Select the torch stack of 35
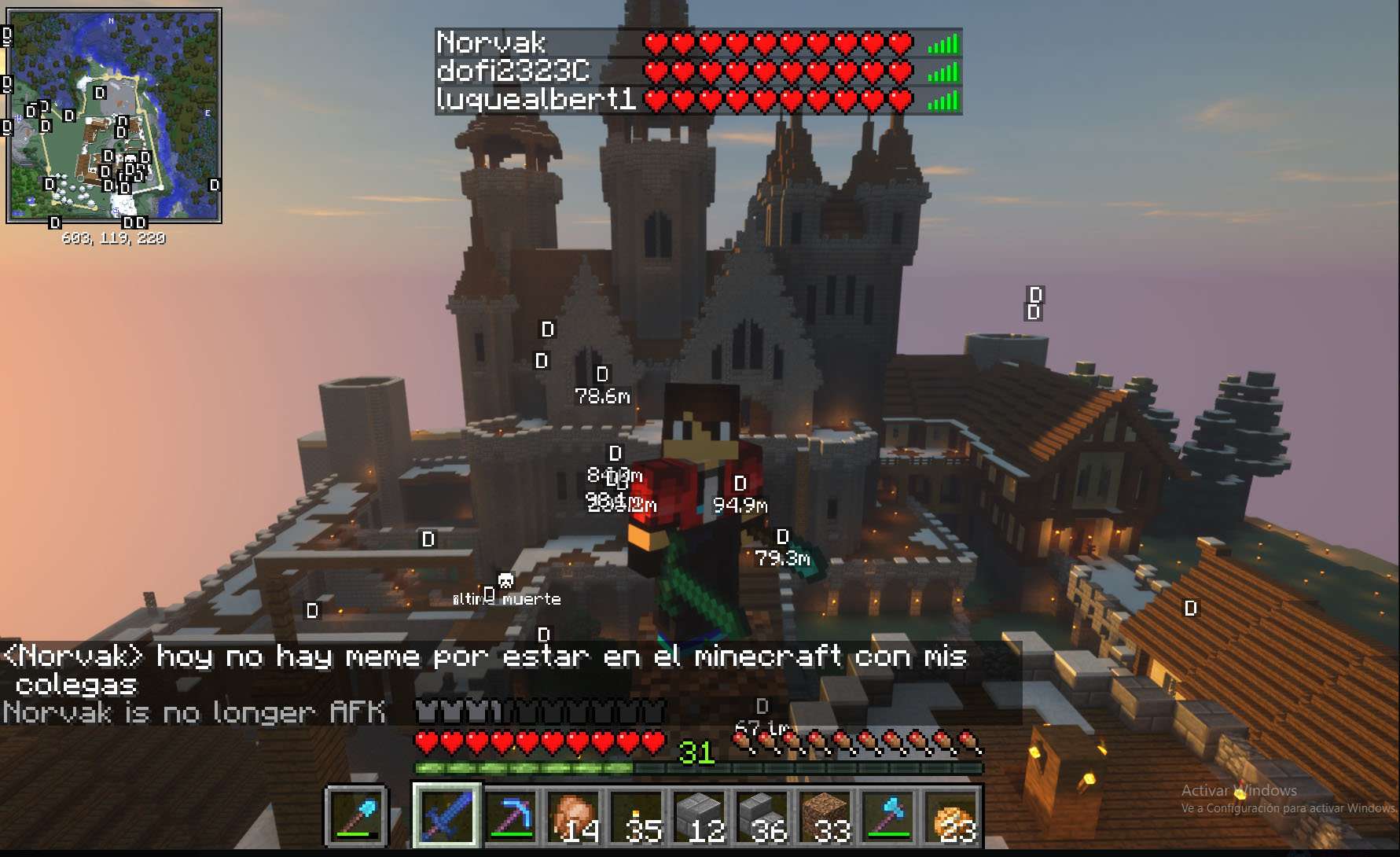The image size is (1400, 857). pyautogui.click(x=638, y=816)
